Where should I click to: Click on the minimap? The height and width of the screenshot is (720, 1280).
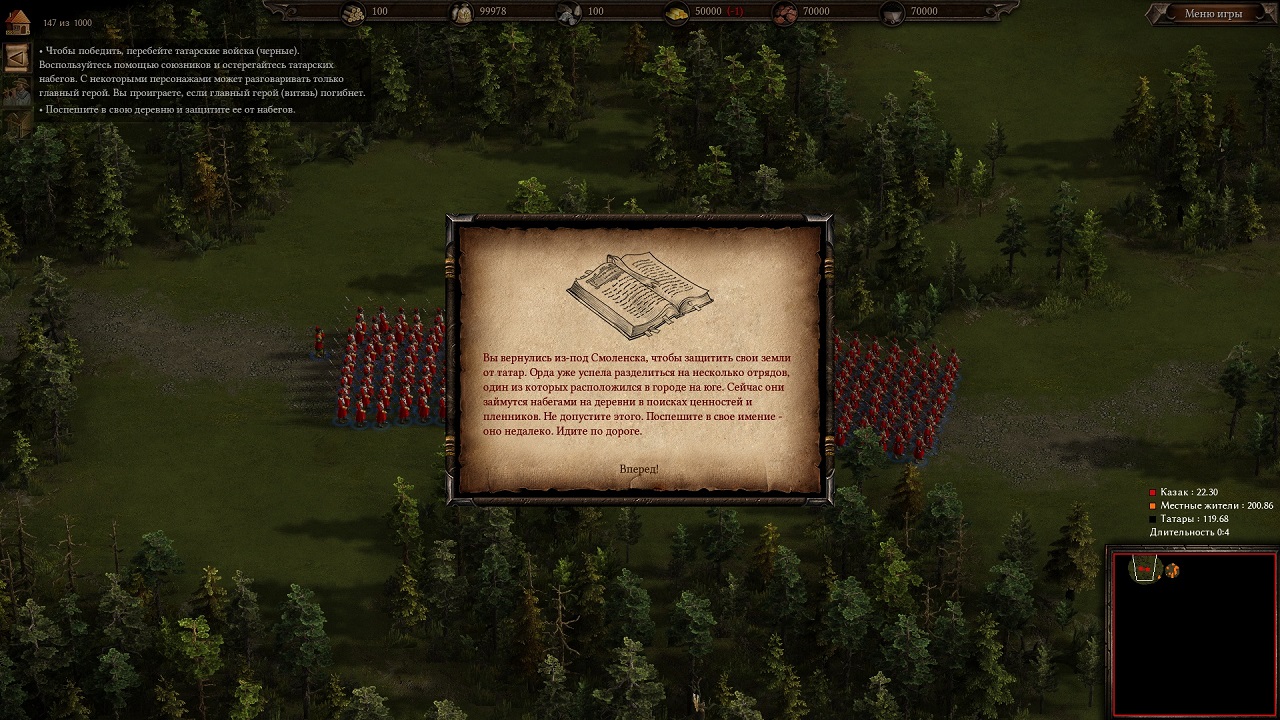pos(1193,634)
